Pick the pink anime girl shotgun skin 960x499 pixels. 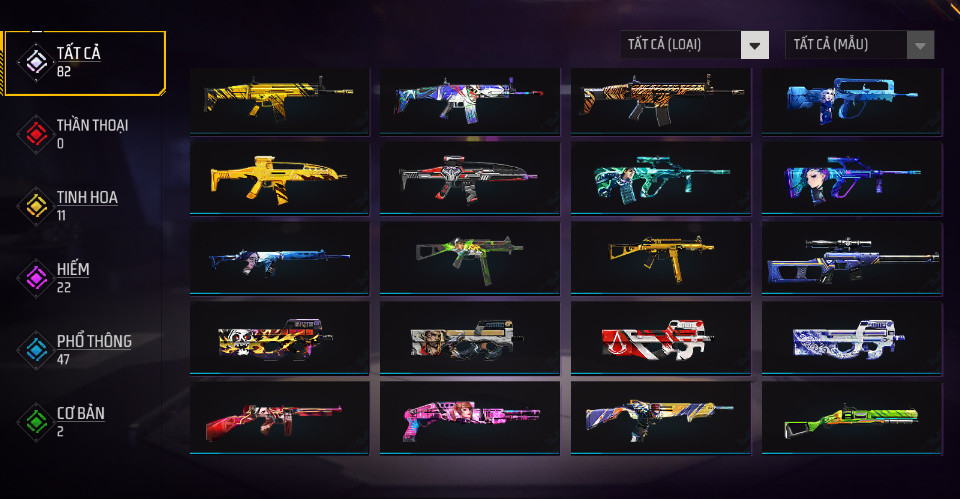point(469,417)
